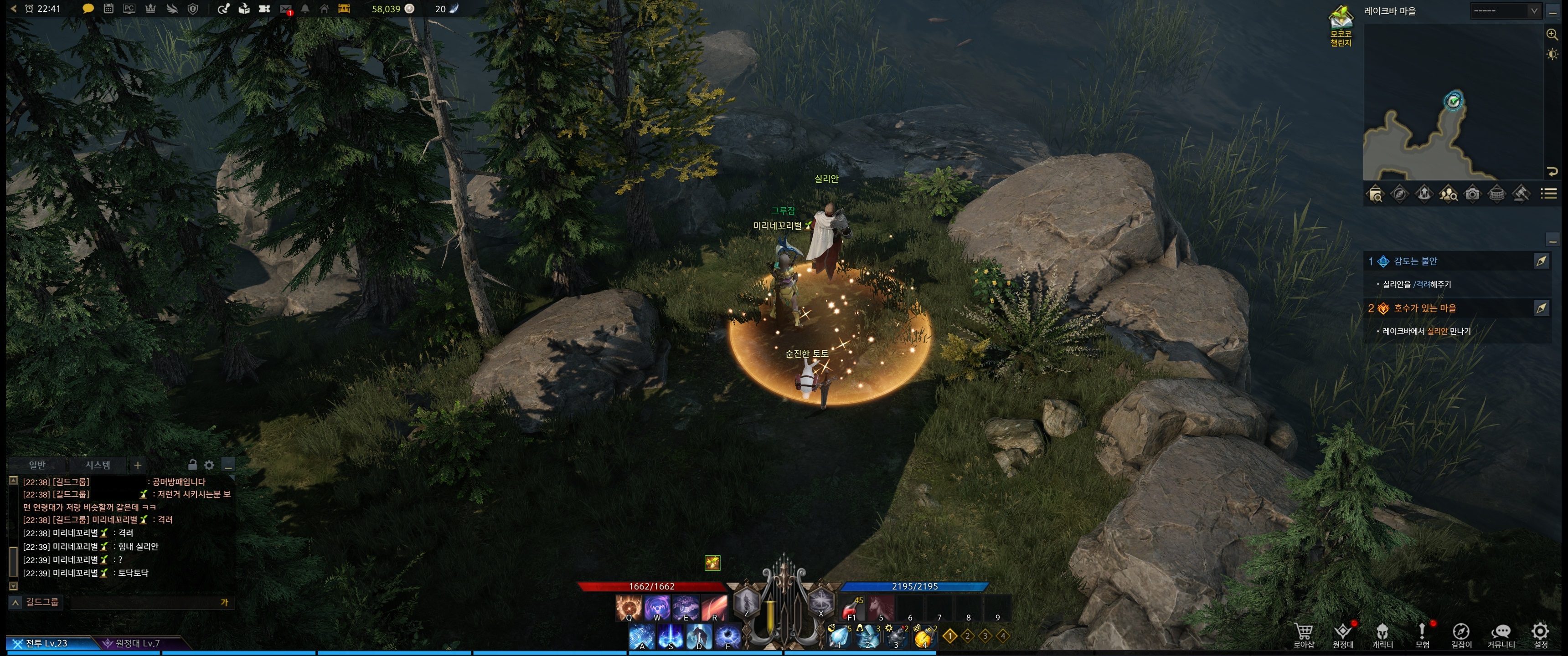This screenshot has height=656, width=1568.
Task: Open the mail icon with red notification
Action: tap(285, 9)
